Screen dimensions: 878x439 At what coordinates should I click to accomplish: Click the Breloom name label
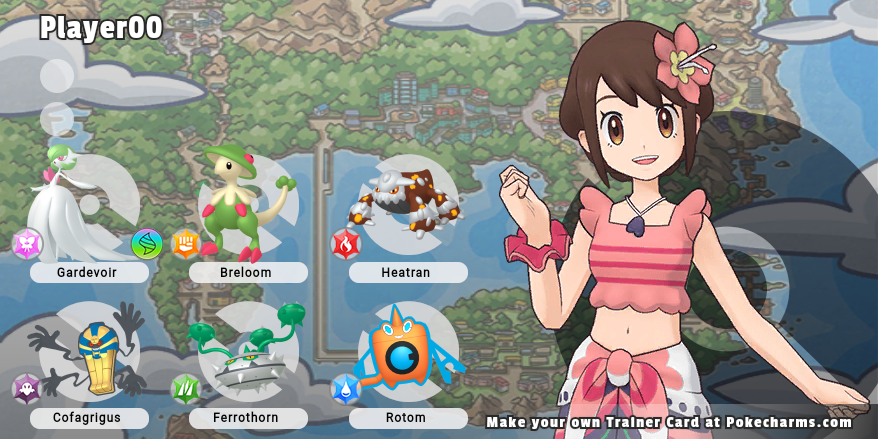(248, 272)
